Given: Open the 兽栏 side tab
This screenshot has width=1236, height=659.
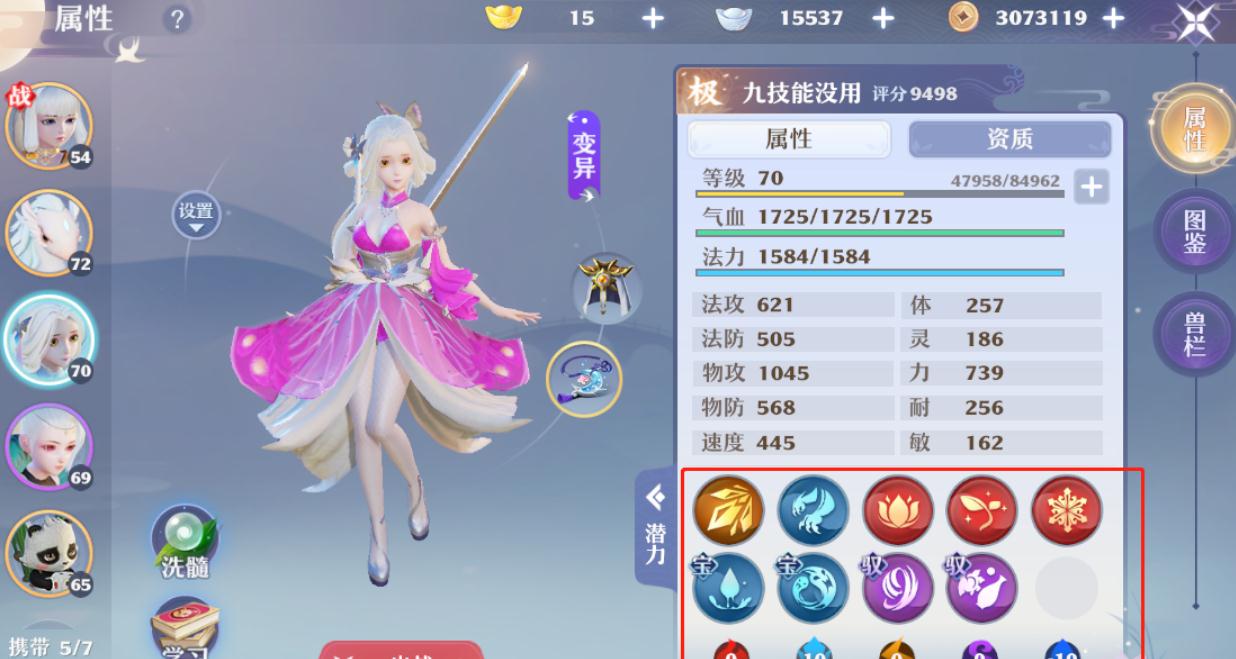Looking at the screenshot, I should coord(1194,334).
